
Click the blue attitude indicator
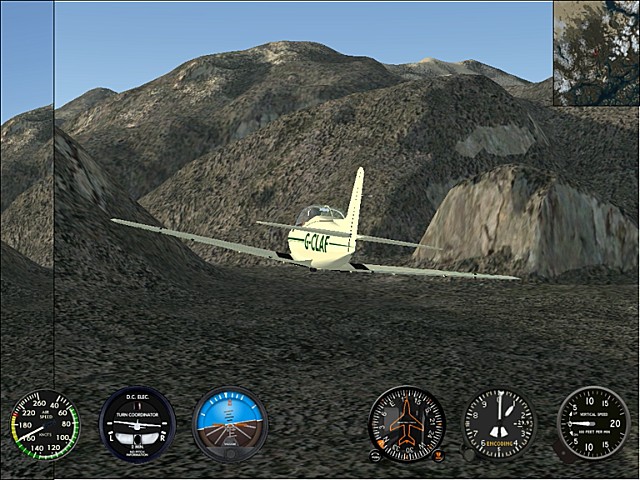pos(230,422)
